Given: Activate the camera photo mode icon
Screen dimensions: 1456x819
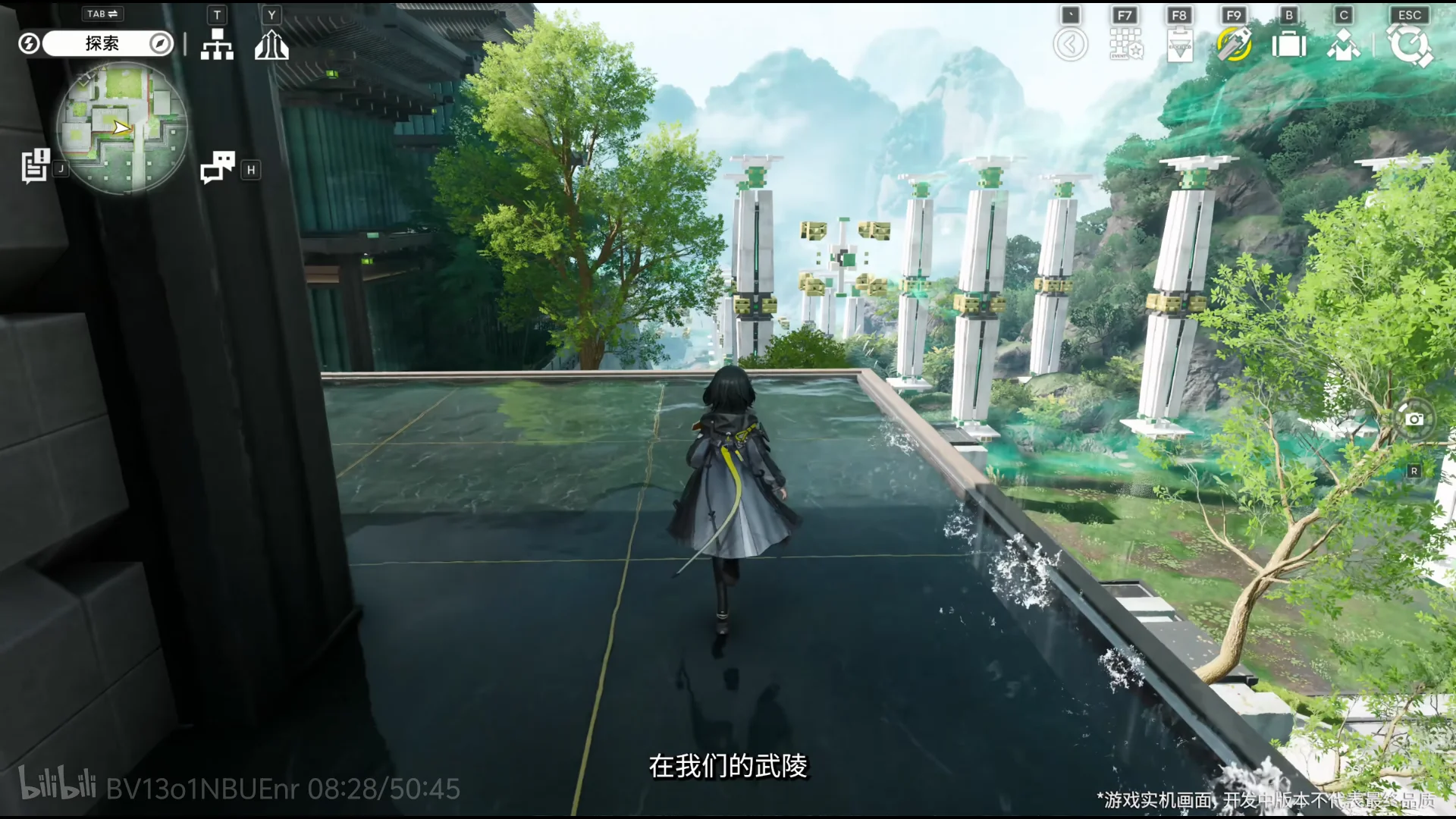Looking at the screenshot, I should (x=1414, y=419).
